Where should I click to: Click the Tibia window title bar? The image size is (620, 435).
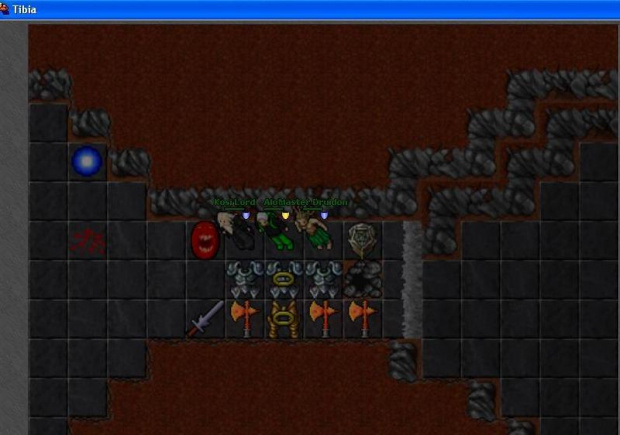pos(300,8)
